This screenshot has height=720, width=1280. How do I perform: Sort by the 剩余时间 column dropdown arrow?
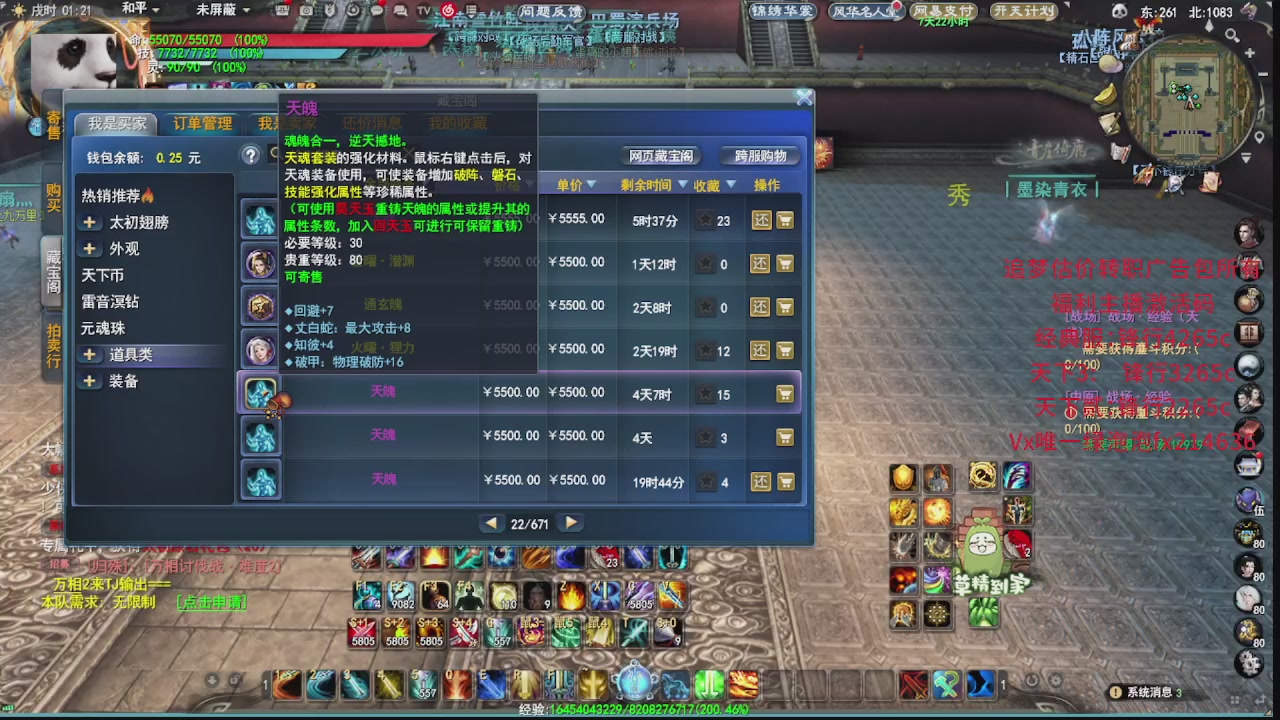point(672,185)
